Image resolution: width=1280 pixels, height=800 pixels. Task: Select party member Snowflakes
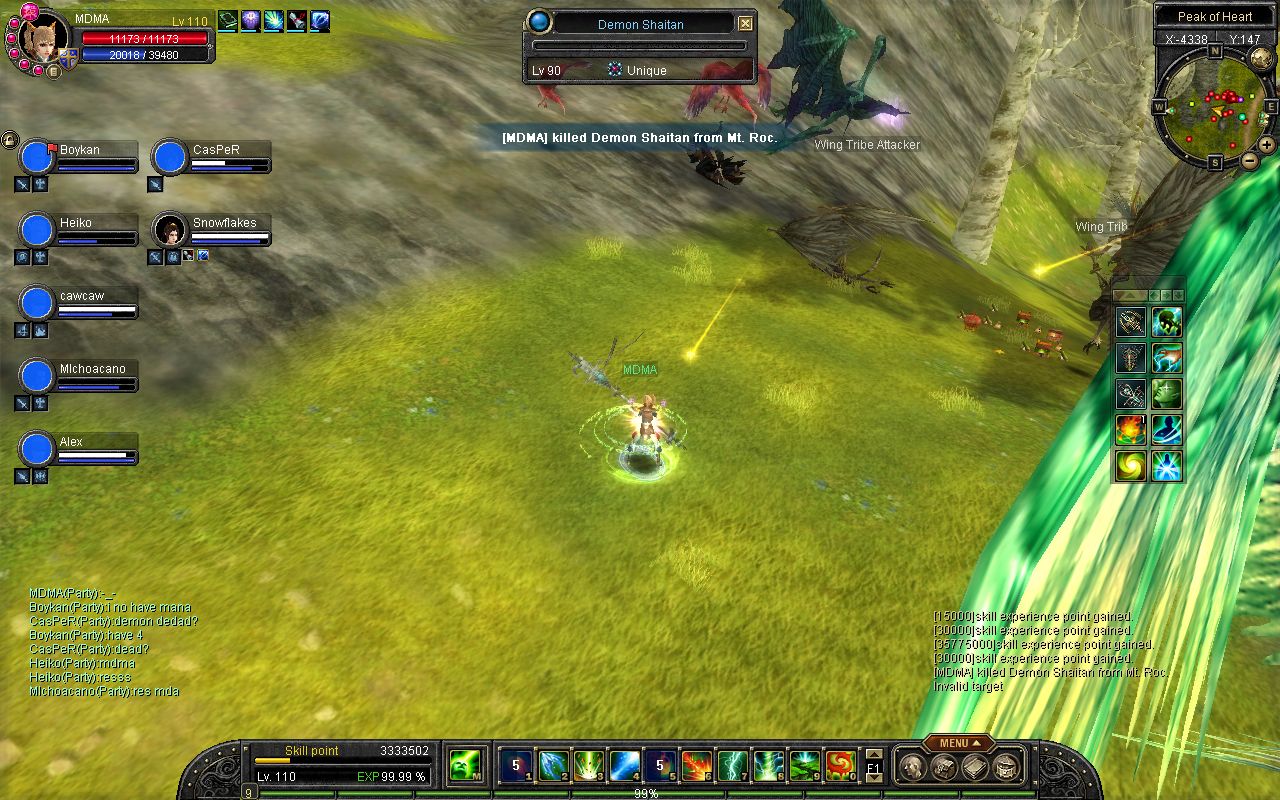point(169,230)
